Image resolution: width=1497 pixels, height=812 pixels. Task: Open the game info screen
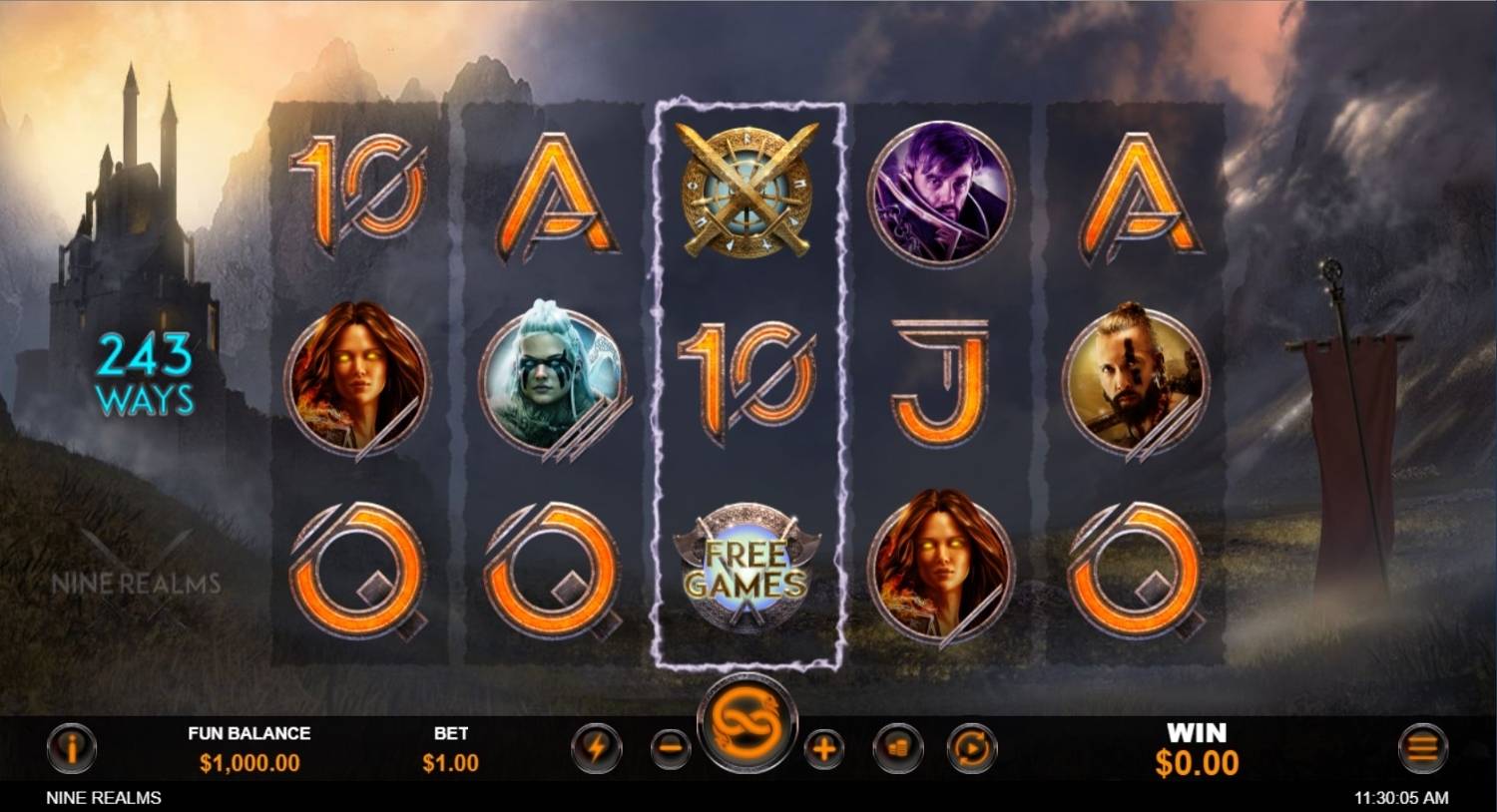point(71,749)
